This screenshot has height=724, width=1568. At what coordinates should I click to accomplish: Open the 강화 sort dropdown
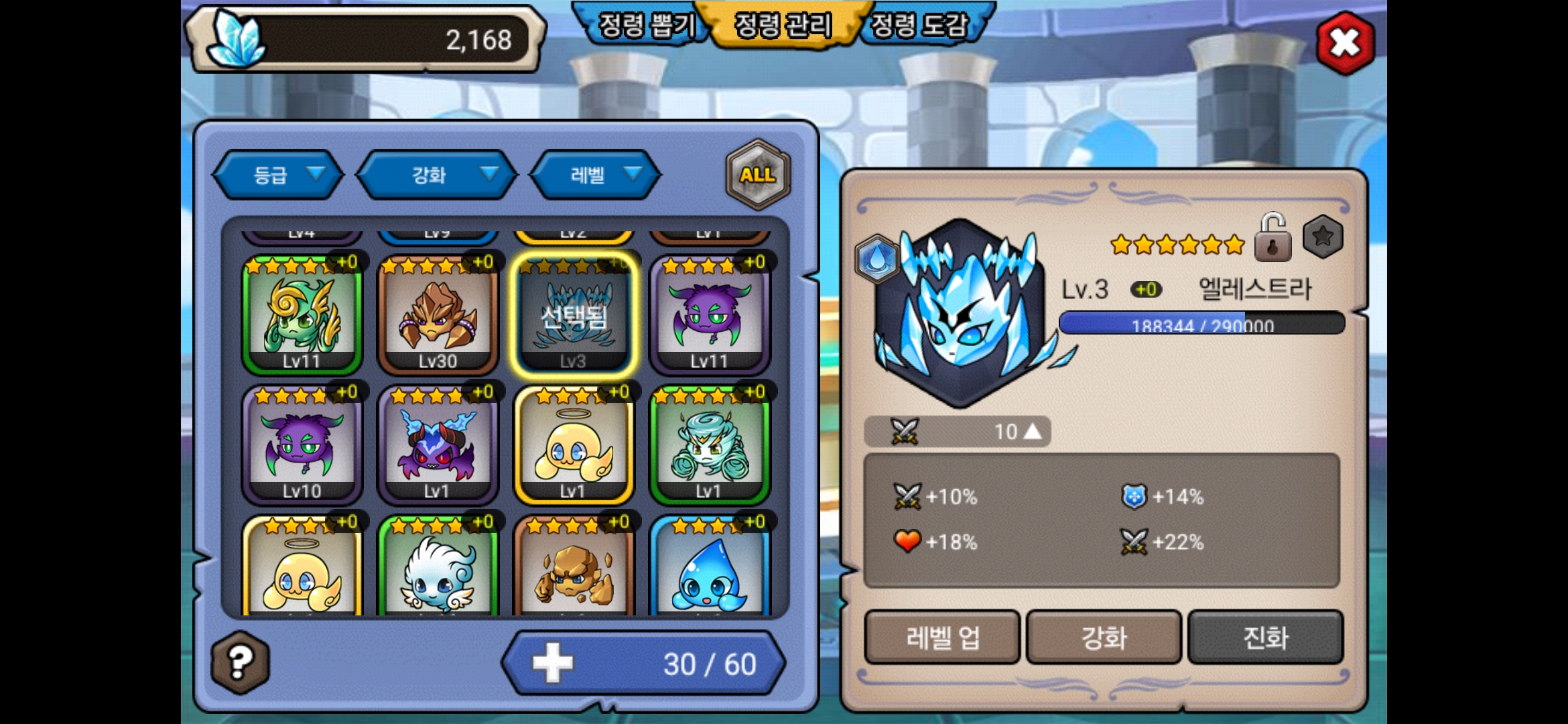[437, 175]
